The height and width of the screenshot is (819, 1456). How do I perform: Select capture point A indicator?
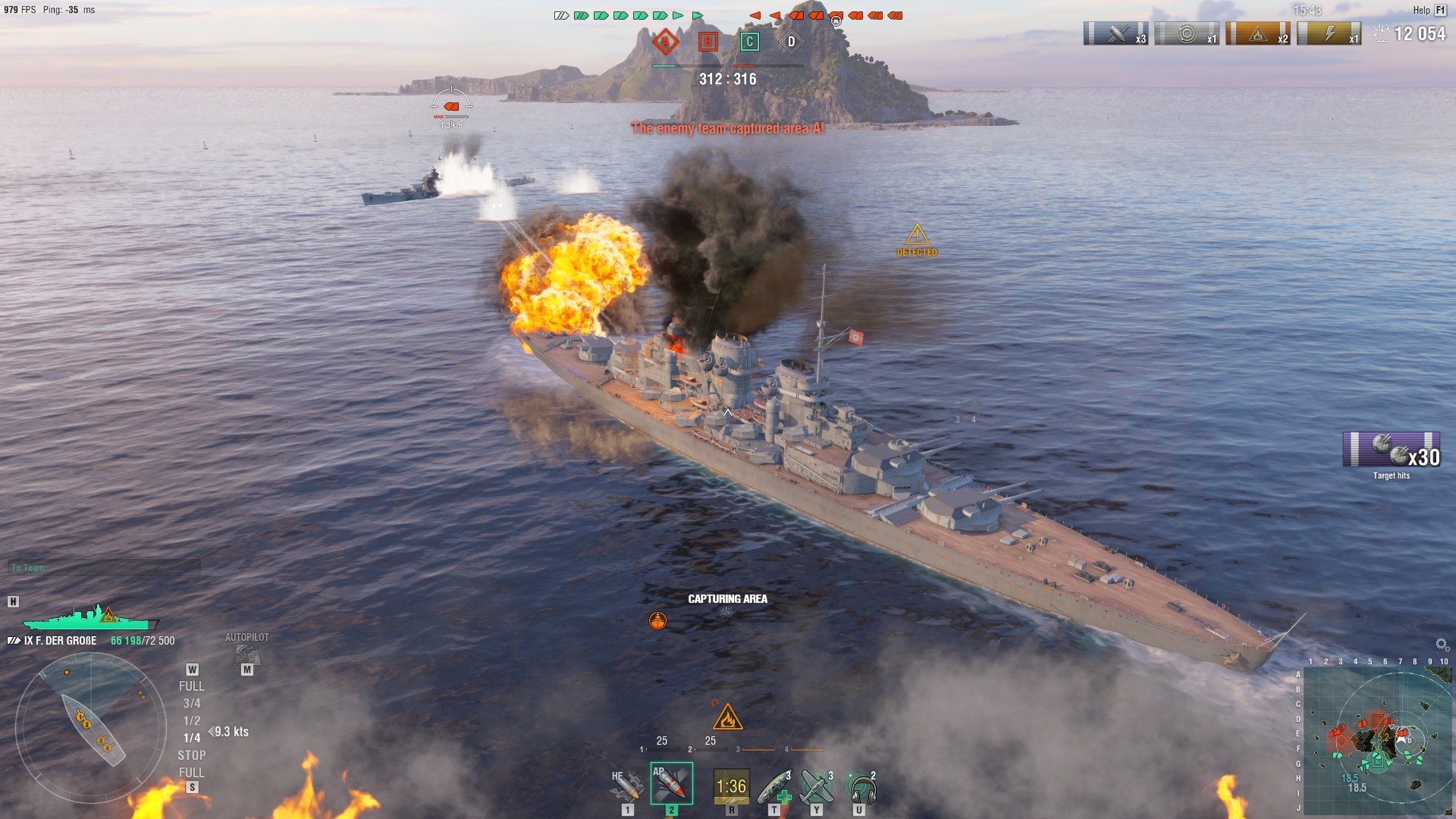click(x=665, y=42)
